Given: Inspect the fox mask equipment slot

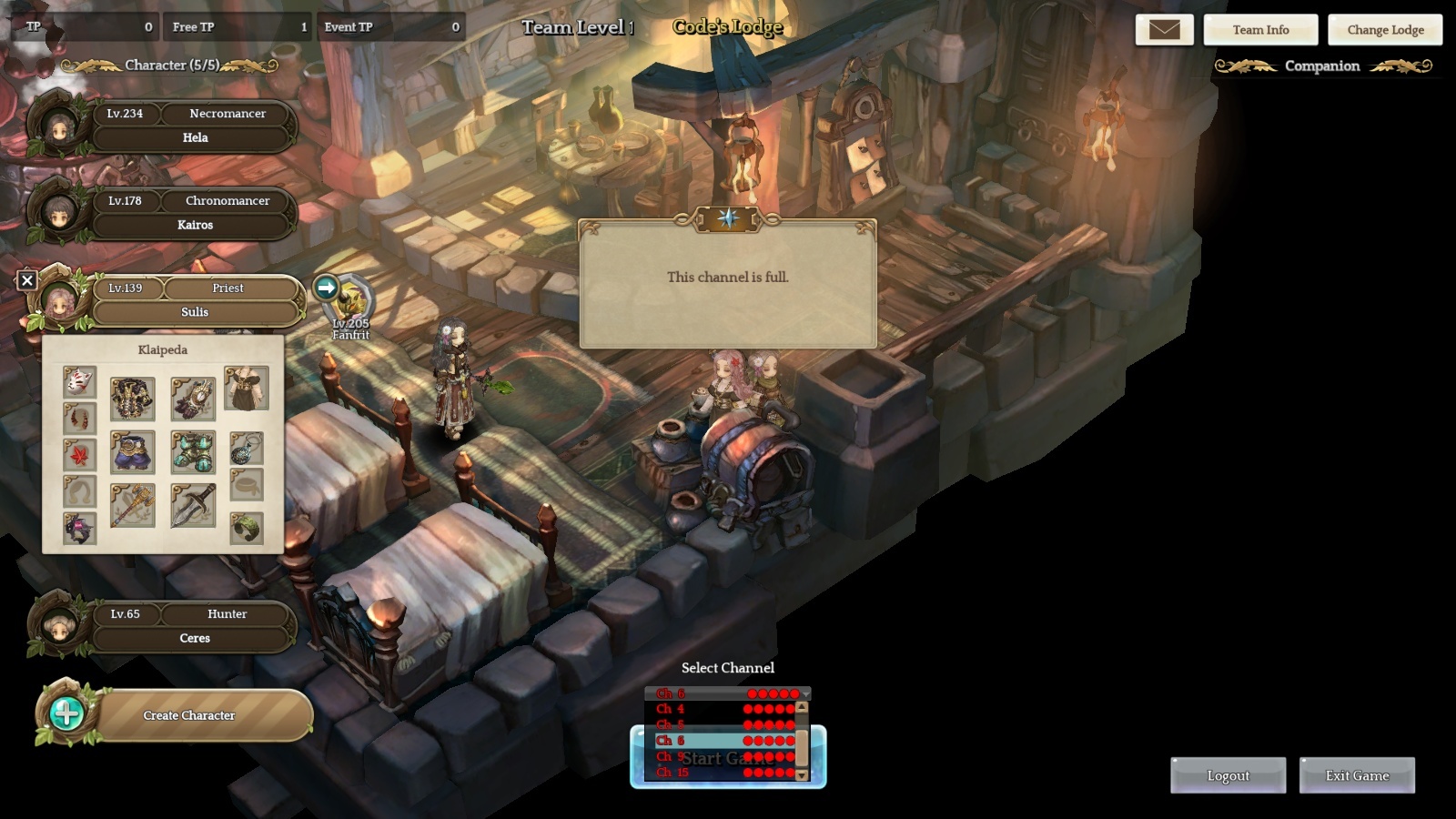Looking at the screenshot, I should coord(80,381).
